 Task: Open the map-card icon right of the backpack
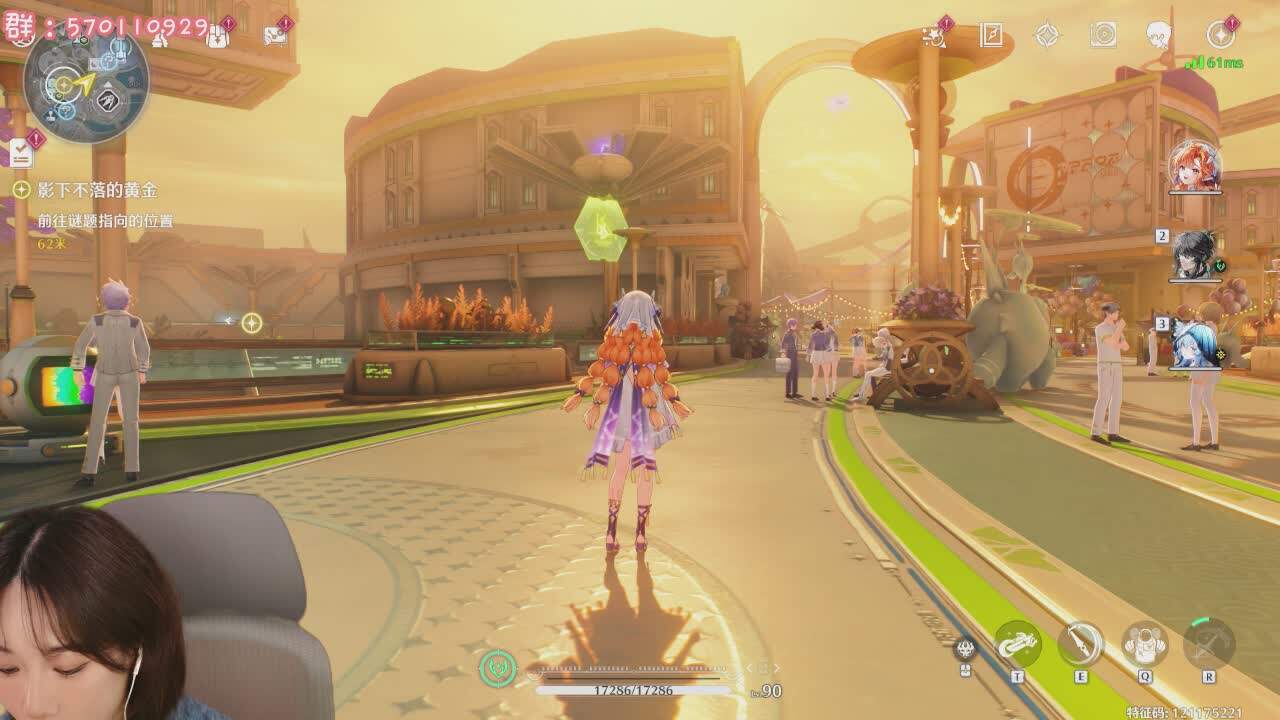[x=274, y=36]
